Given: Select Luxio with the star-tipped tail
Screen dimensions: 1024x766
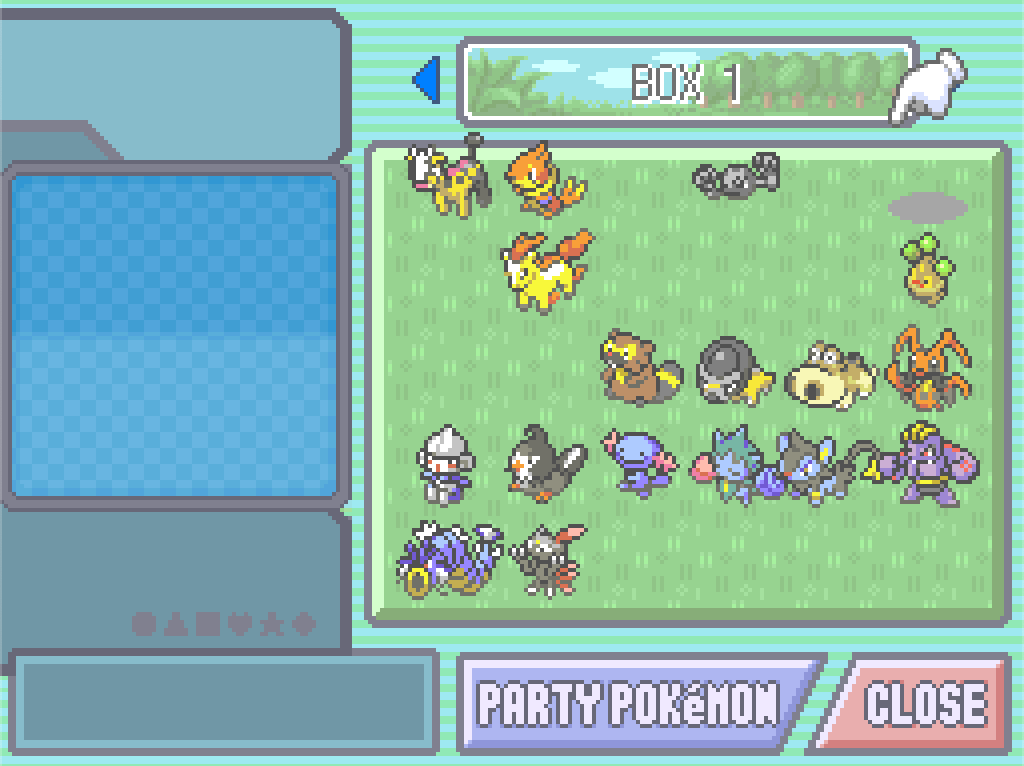Looking at the screenshot, I should pyautogui.click(x=812, y=466).
